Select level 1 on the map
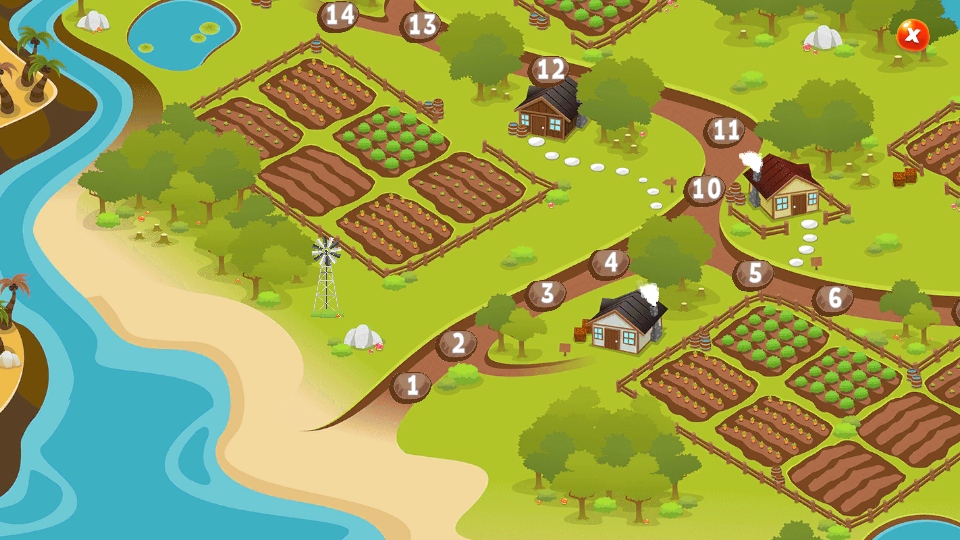This screenshot has height=540, width=960. point(410,385)
